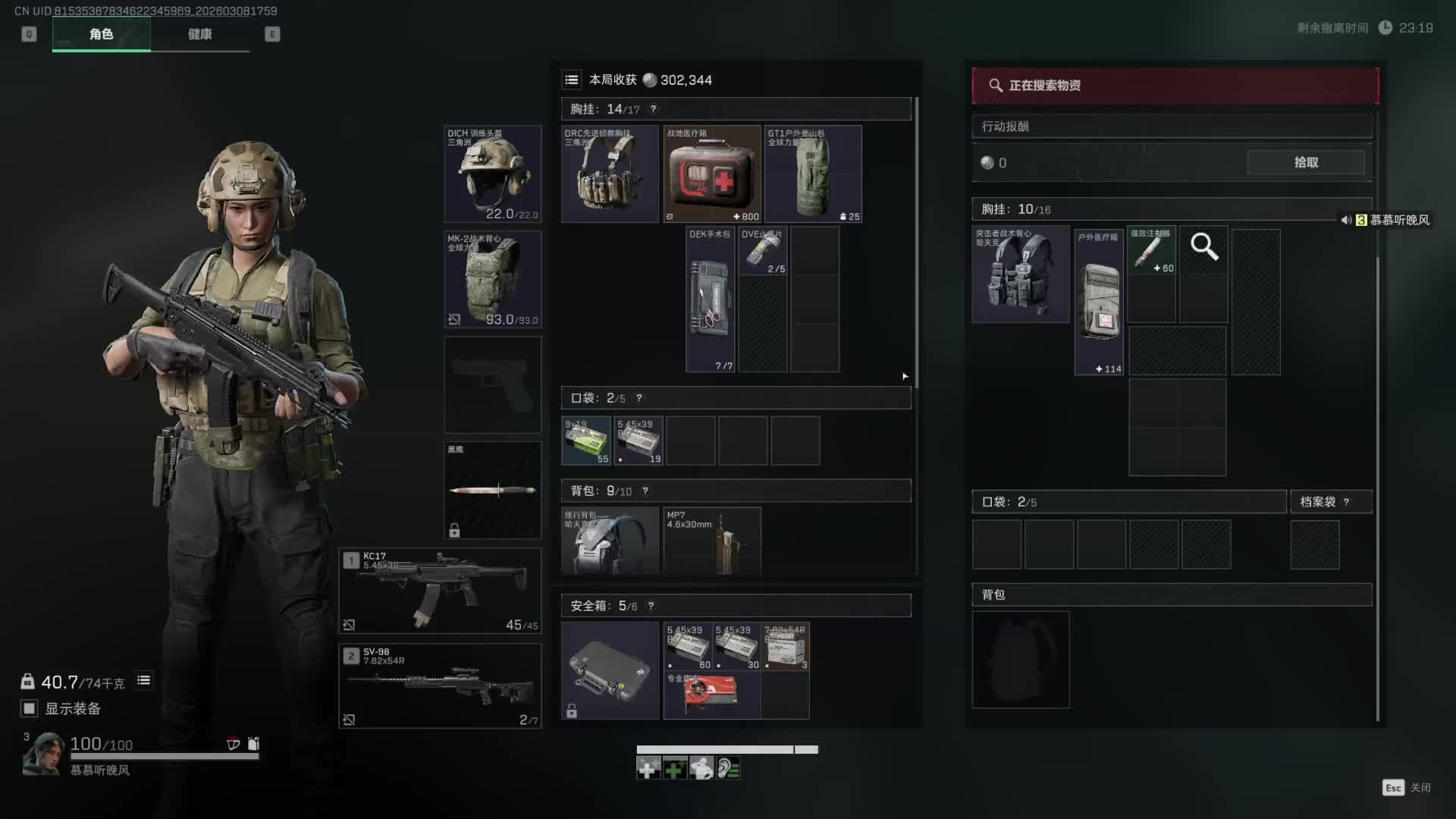This screenshot has width=1456, height=819.
Task: Select the MK-2 tactical vest slot
Action: tap(492, 279)
